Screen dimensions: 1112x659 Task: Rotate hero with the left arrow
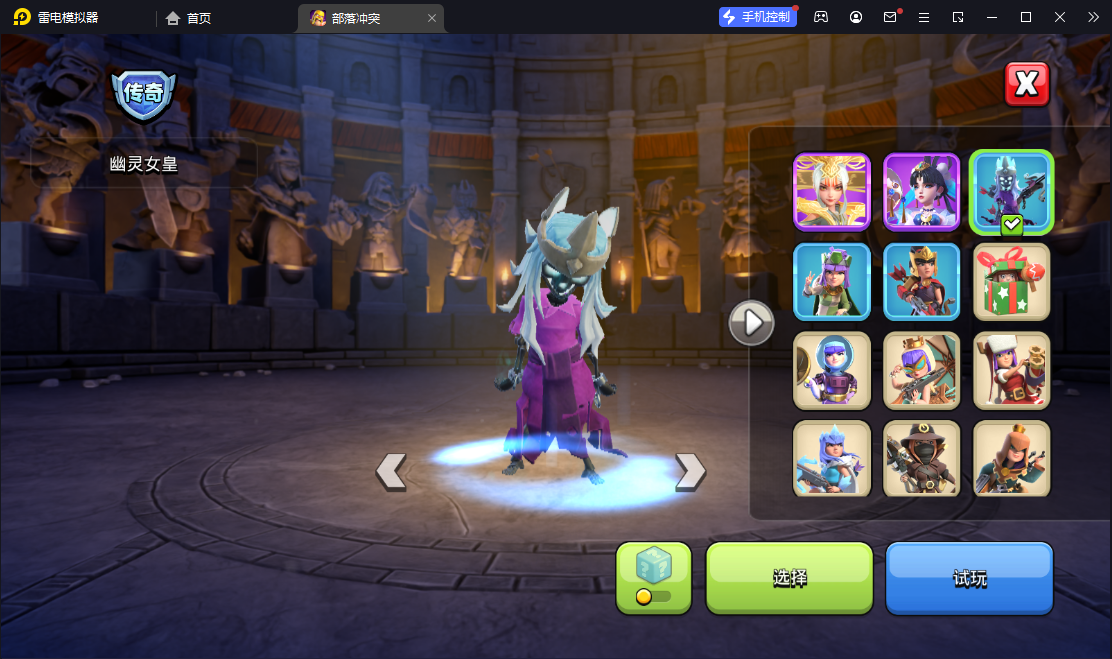(x=391, y=471)
